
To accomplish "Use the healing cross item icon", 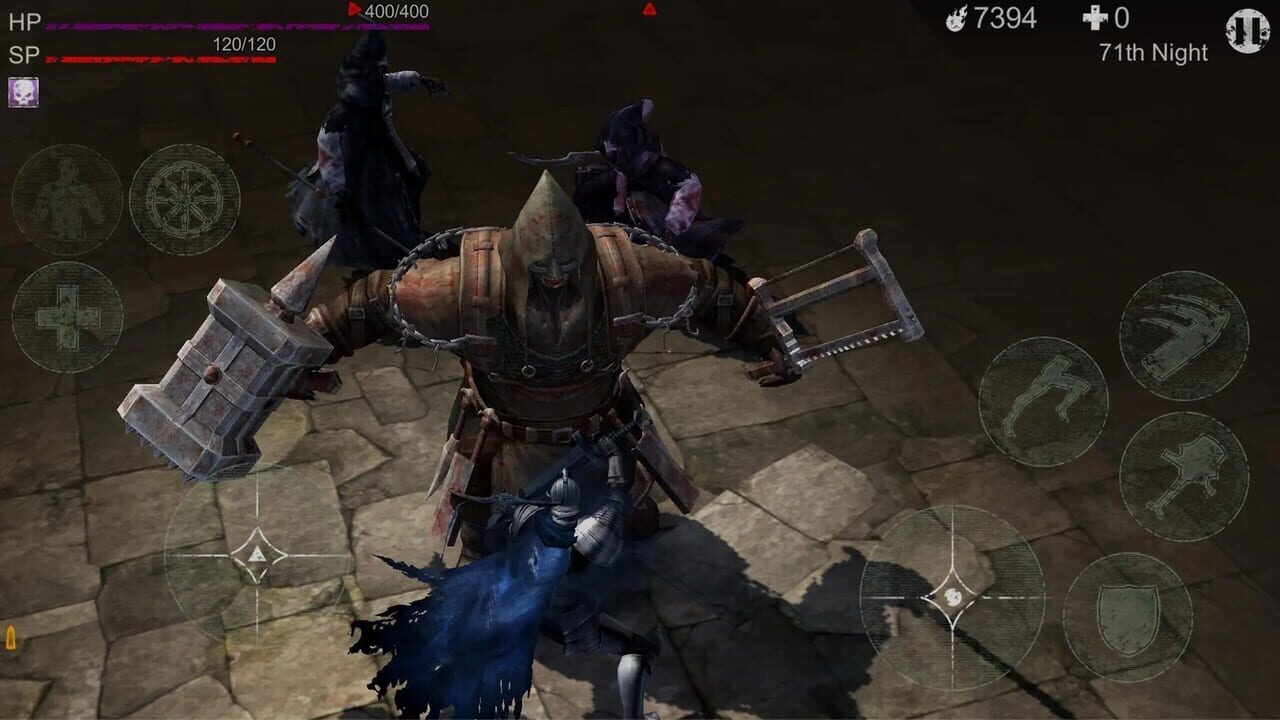I will tap(65, 315).
